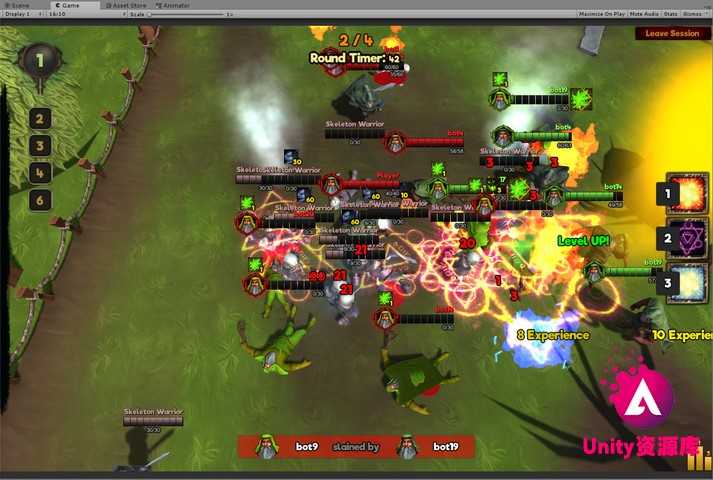
Task: Toggle Maximize On Play
Action: (604, 14)
